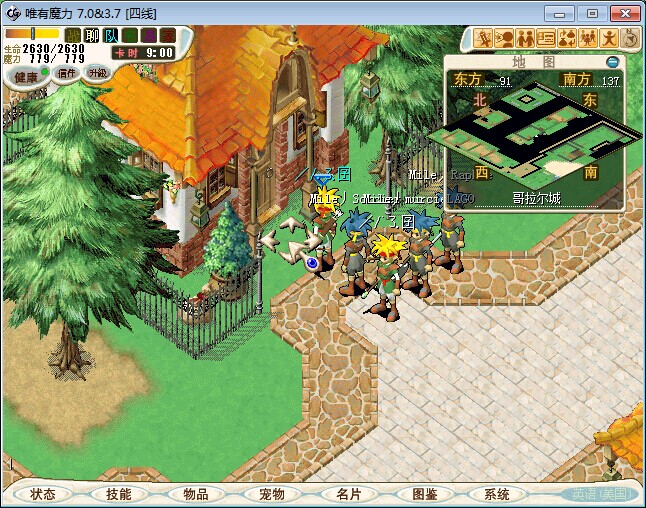Screen dimensions: 646x508
Task: Click the 升级 level-up button
Action: coord(97,73)
